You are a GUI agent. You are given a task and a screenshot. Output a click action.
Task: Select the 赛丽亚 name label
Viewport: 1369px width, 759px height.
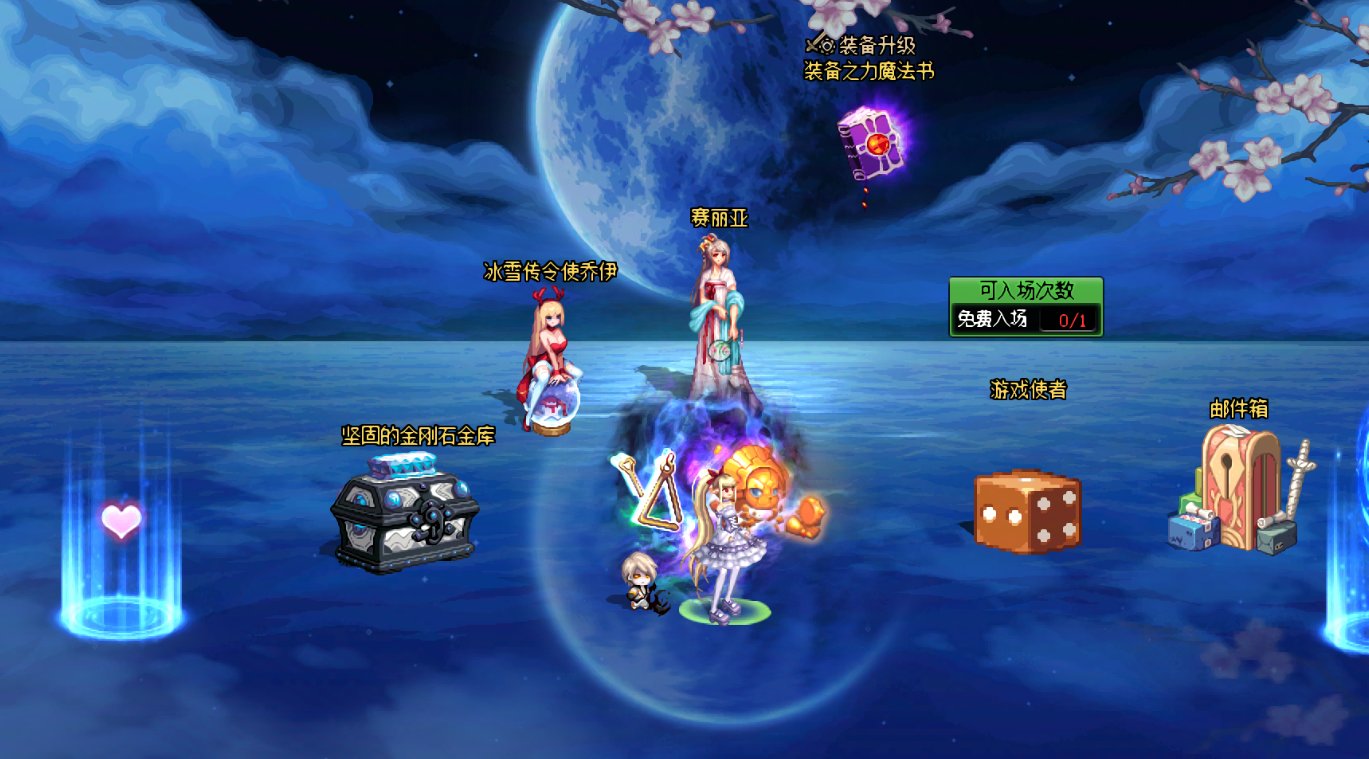click(x=720, y=219)
